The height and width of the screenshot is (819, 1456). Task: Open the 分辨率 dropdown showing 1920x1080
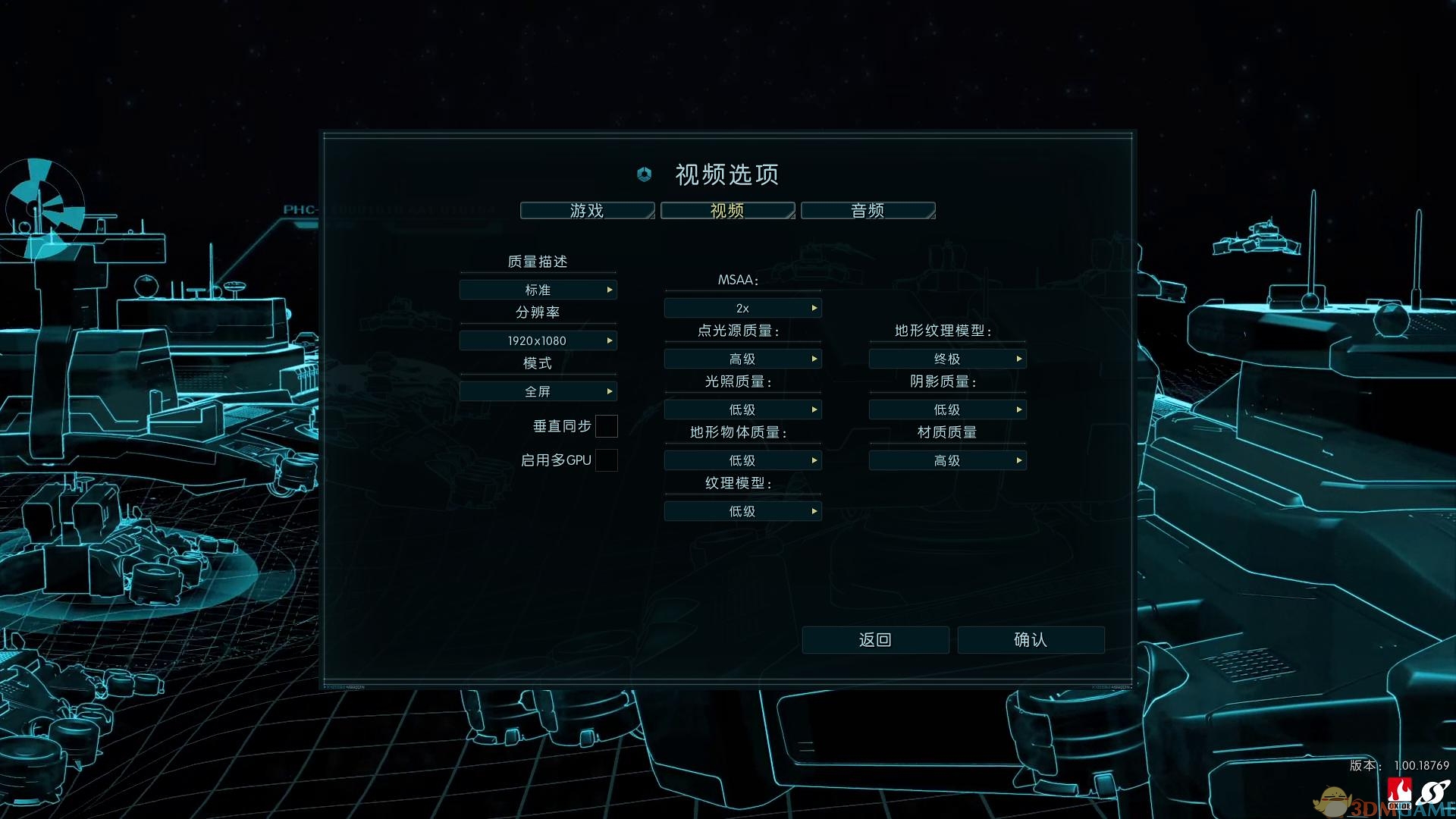coord(538,340)
